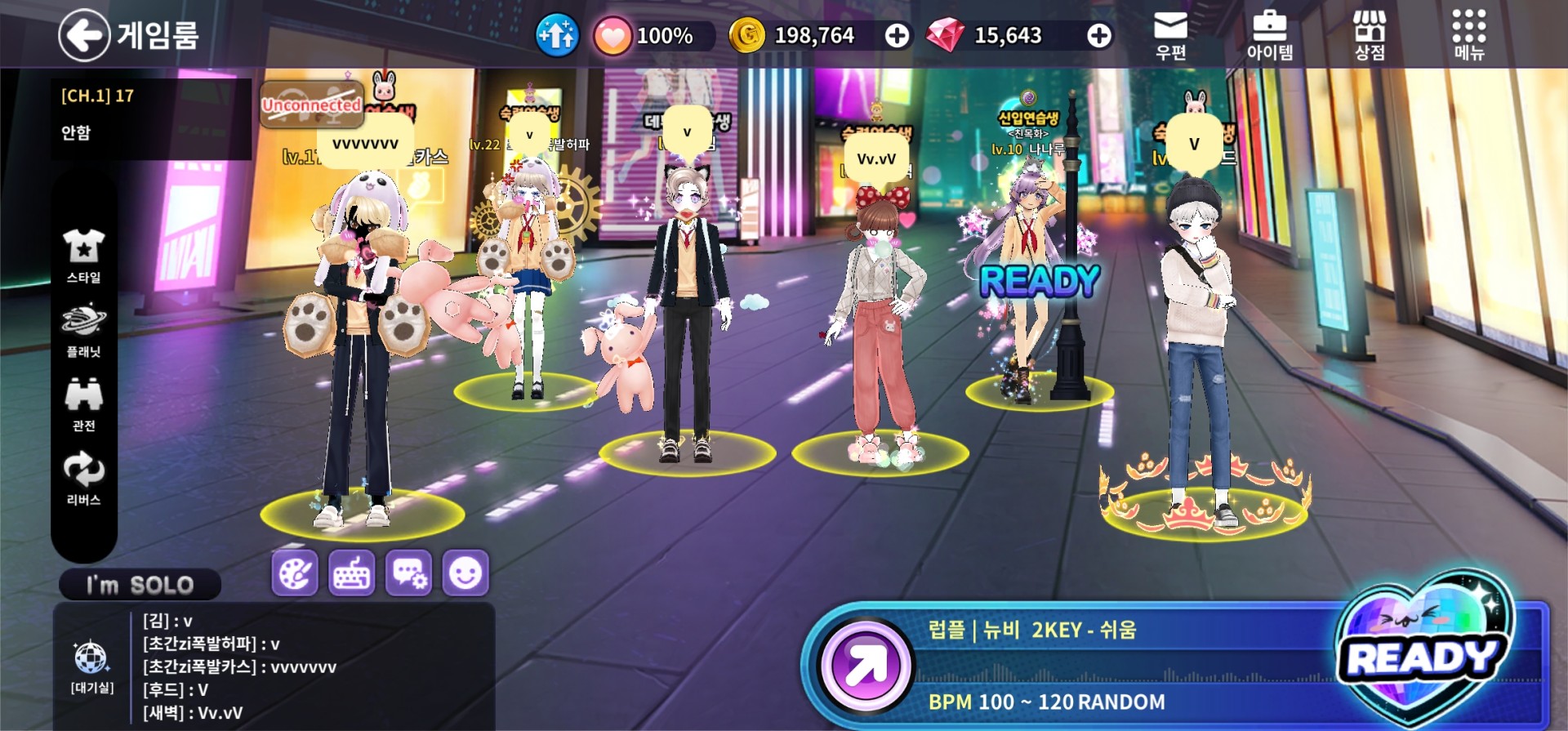Open the 대기실 disco ball chat channel

91,666
